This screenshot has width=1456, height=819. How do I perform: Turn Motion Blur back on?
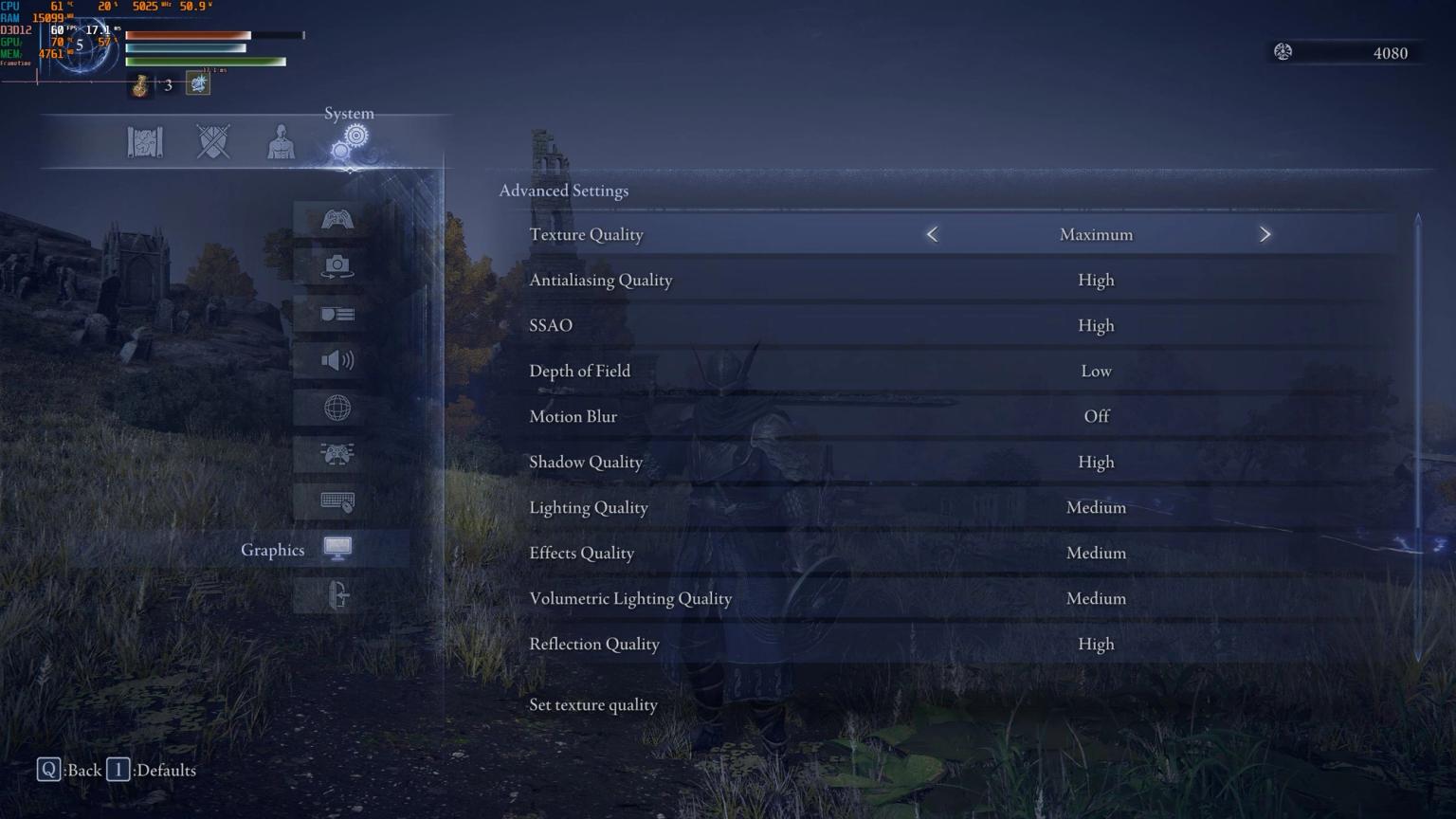1096,416
